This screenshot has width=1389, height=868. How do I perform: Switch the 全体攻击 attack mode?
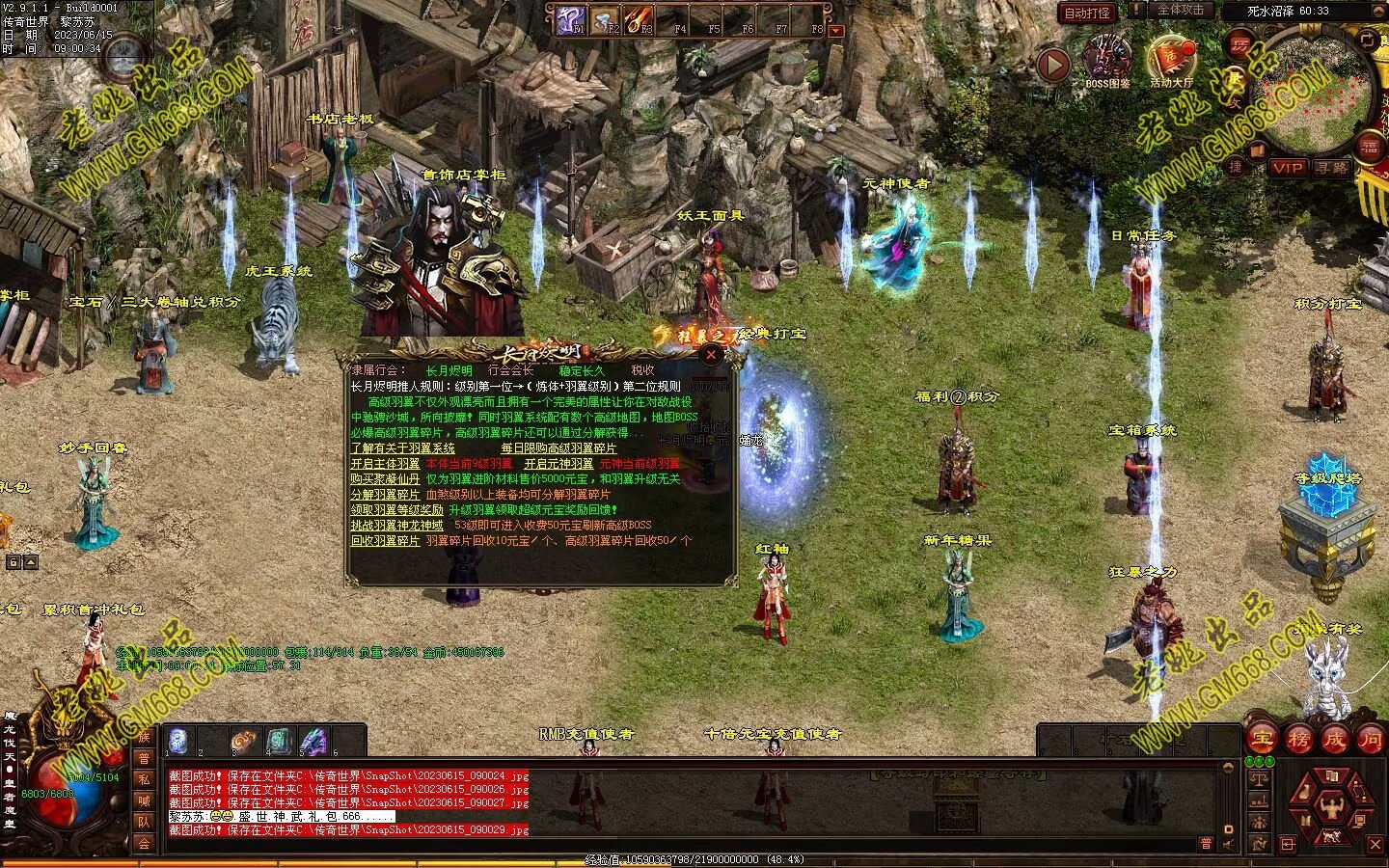(x=1180, y=11)
